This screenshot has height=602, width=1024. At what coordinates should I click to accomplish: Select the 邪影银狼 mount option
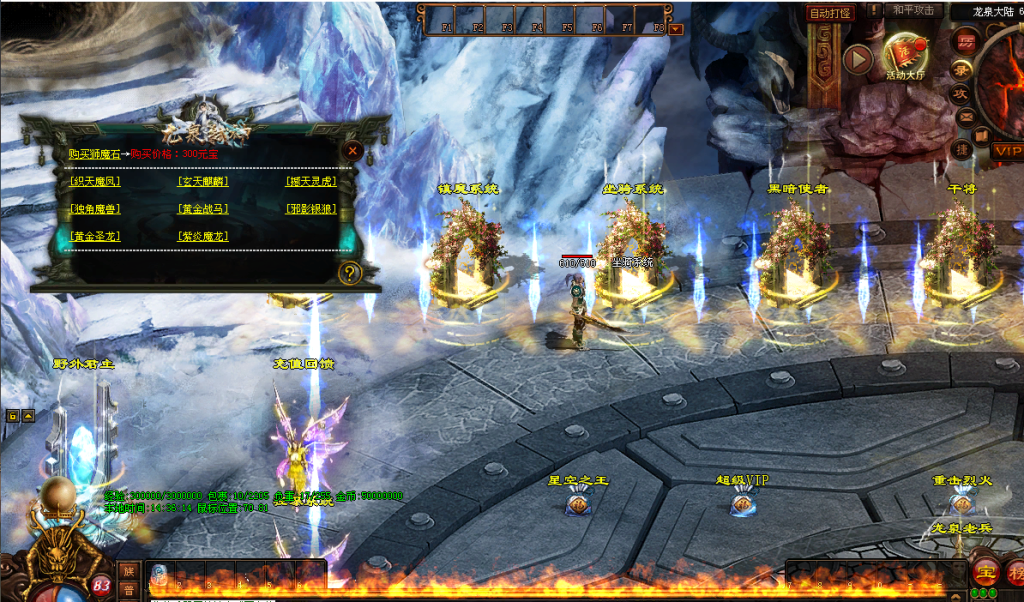pos(309,209)
